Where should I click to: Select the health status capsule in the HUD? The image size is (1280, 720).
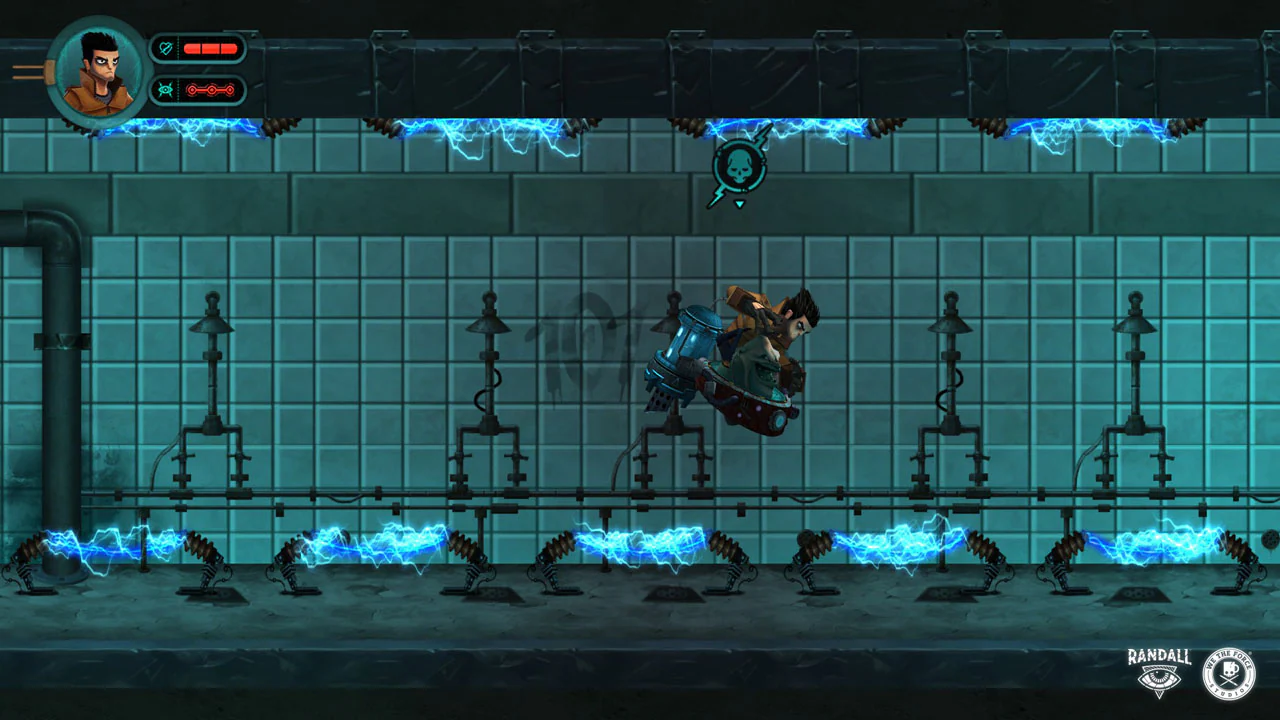pos(198,48)
